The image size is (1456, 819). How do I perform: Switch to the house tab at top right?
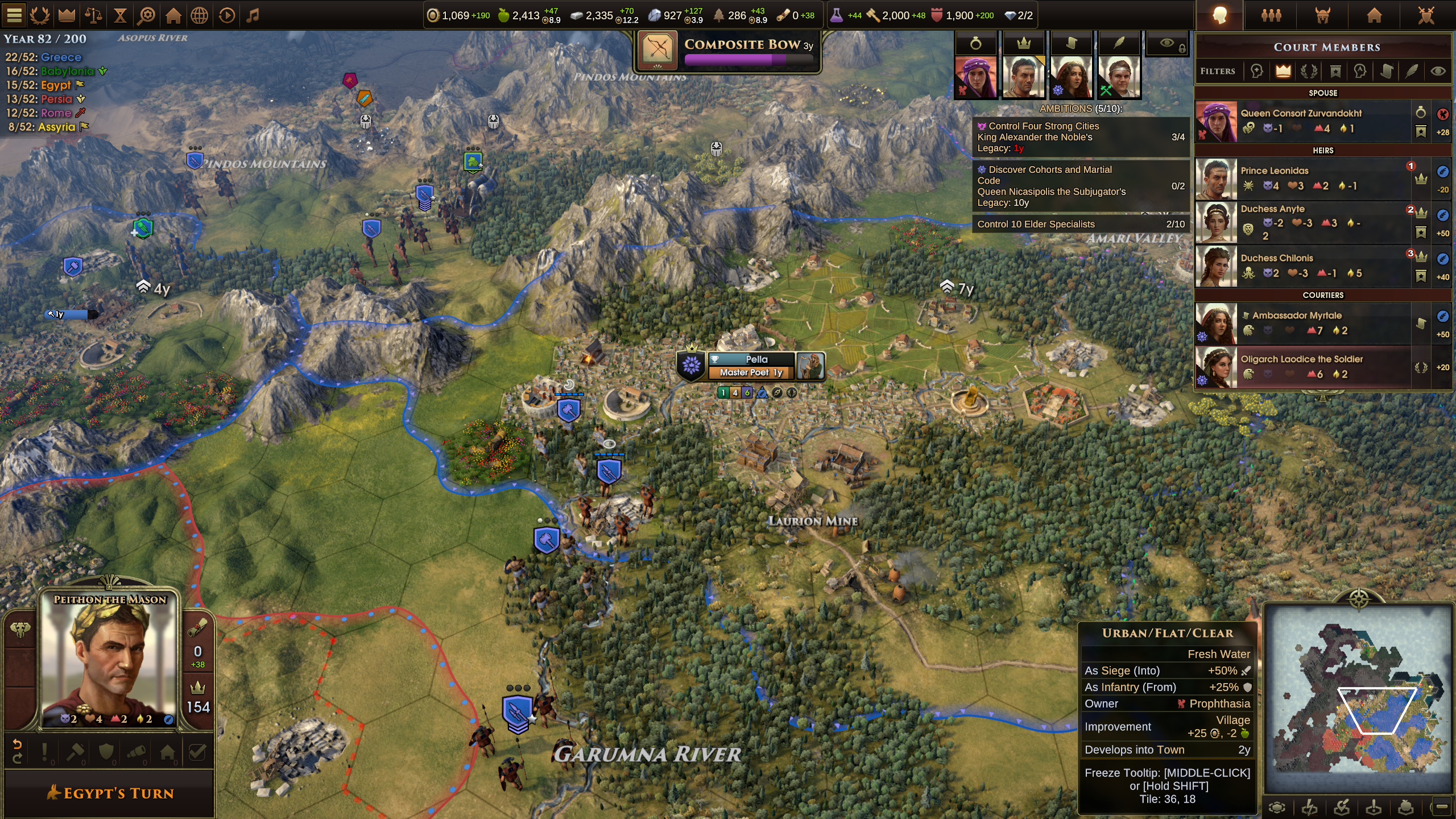click(x=1374, y=15)
